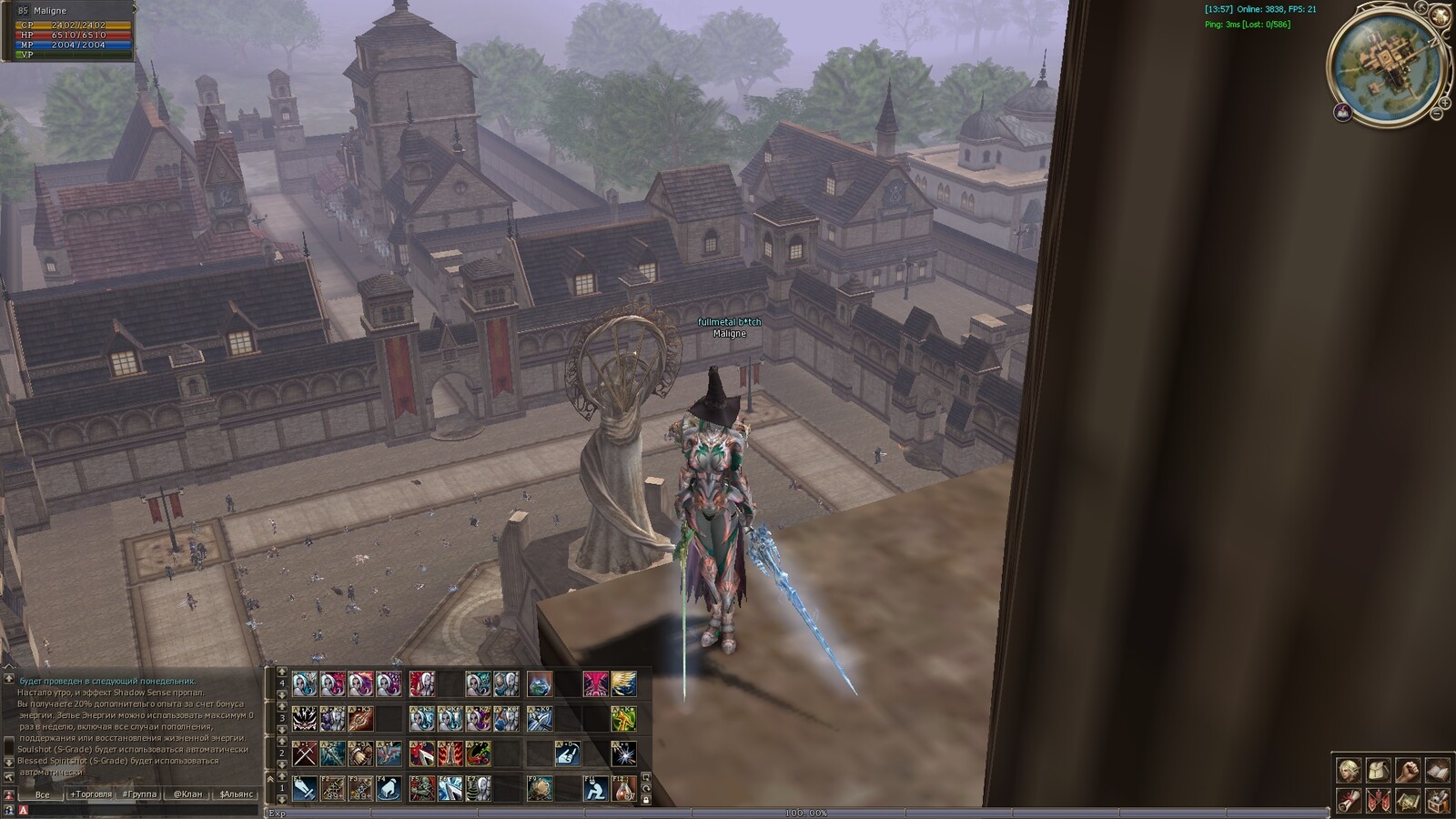The height and width of the screenshot is (819, 1456).
Task: Zoom out the minimap with minus button
Action: (x=1436, y=114)
